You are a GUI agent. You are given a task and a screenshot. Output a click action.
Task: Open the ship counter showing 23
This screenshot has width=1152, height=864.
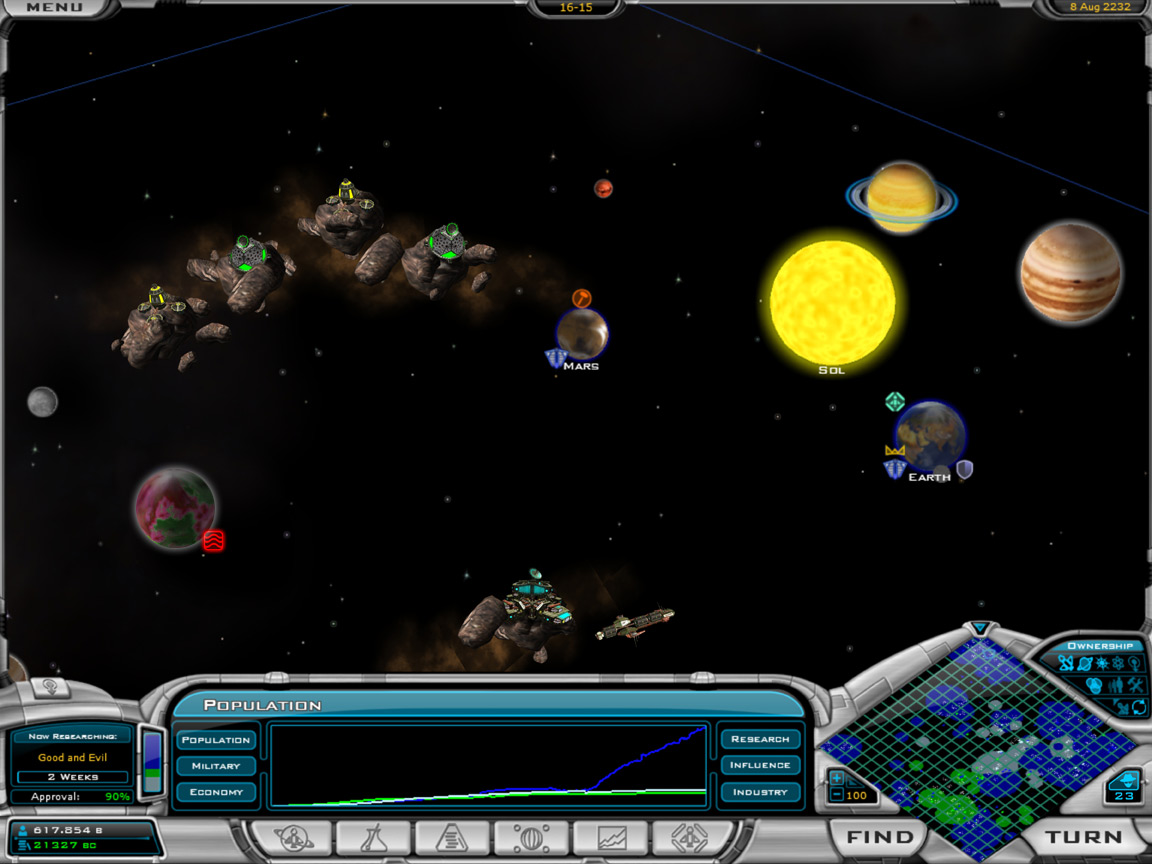point(1124,786)
